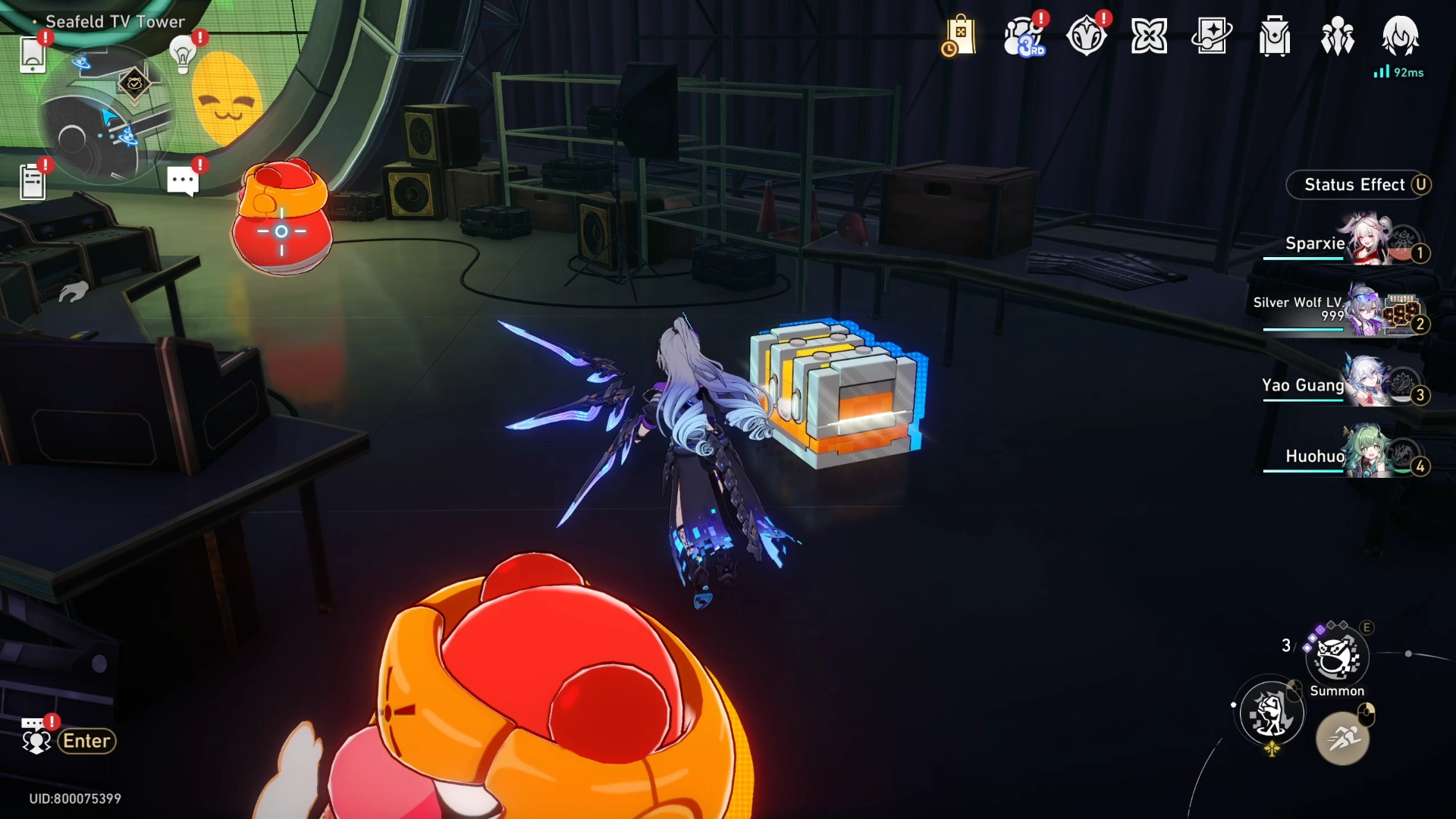The width and height of the screenshot is (1456, 819).
Task: Open the chat speech bubble
Action: click(182, 181)
